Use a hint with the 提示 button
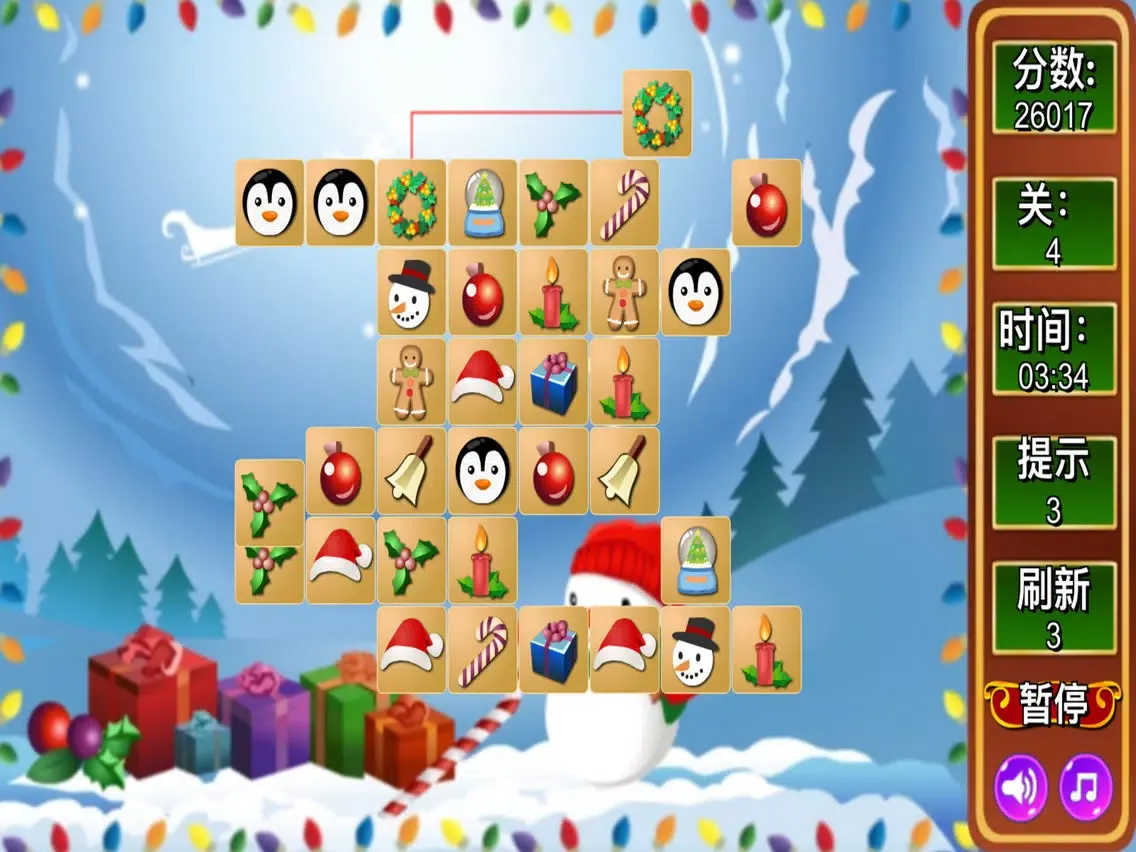 coord(1053,482)
